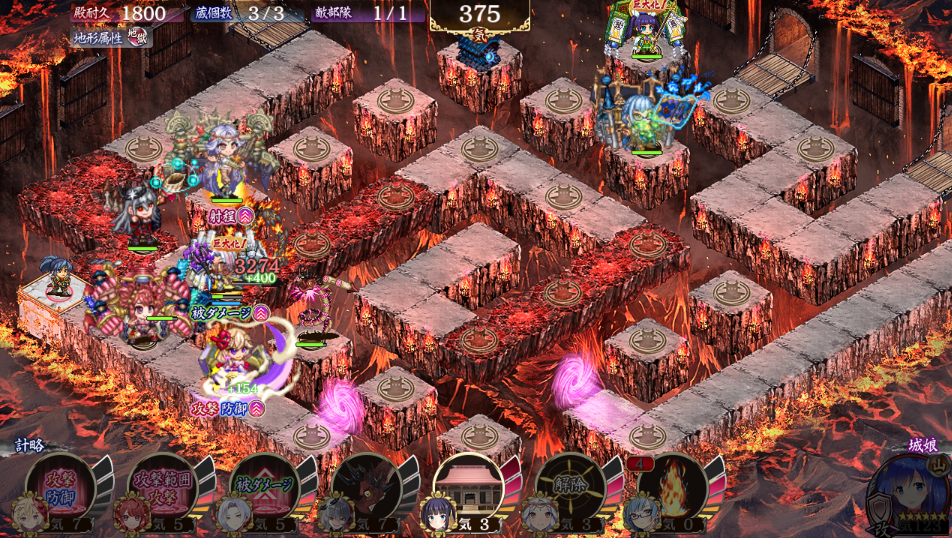Activate the 解除 stratagem
This screenshot has width=952, height=538.
pyautogui.click(x=571, y=487)
